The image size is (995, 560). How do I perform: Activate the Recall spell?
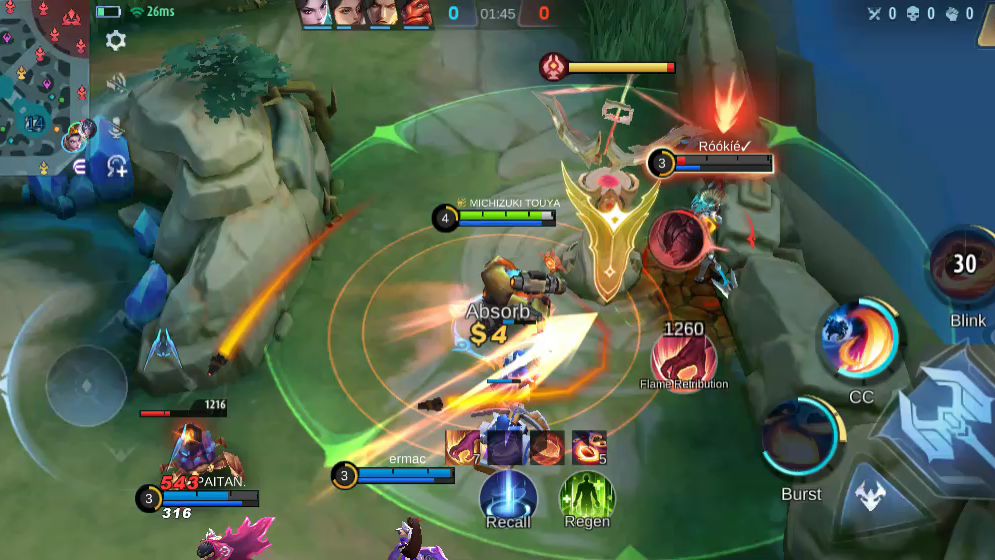508,495
